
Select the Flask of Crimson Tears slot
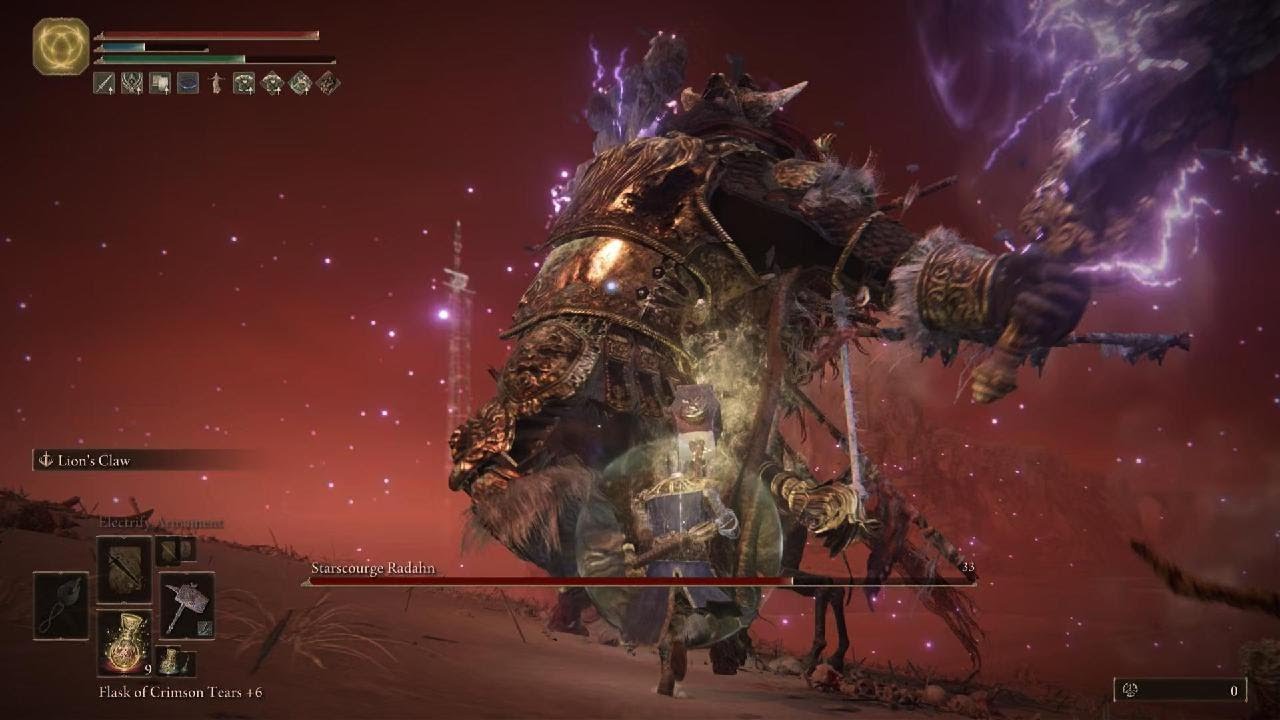[x=124, y=642]
